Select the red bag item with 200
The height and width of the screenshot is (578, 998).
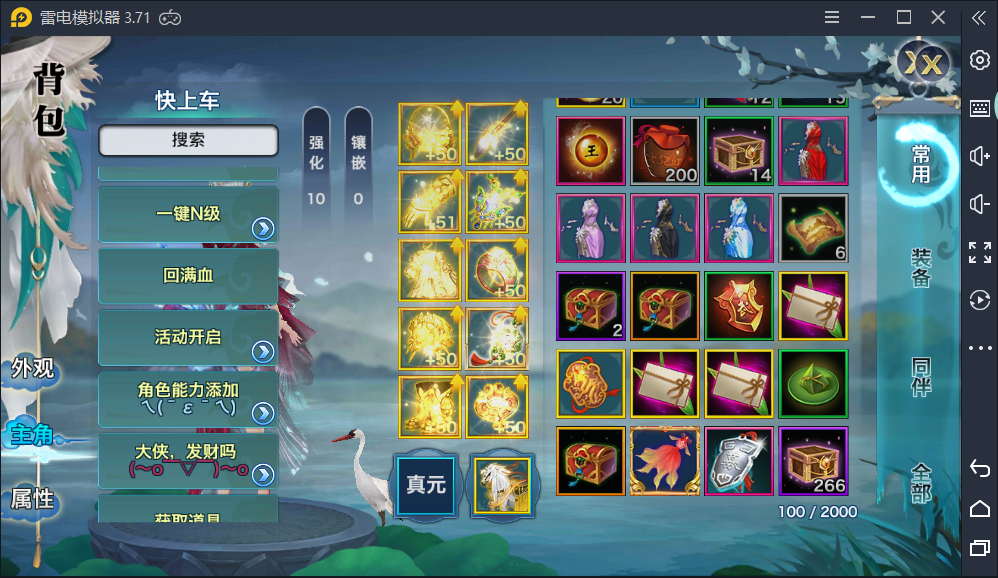point(665,151)
